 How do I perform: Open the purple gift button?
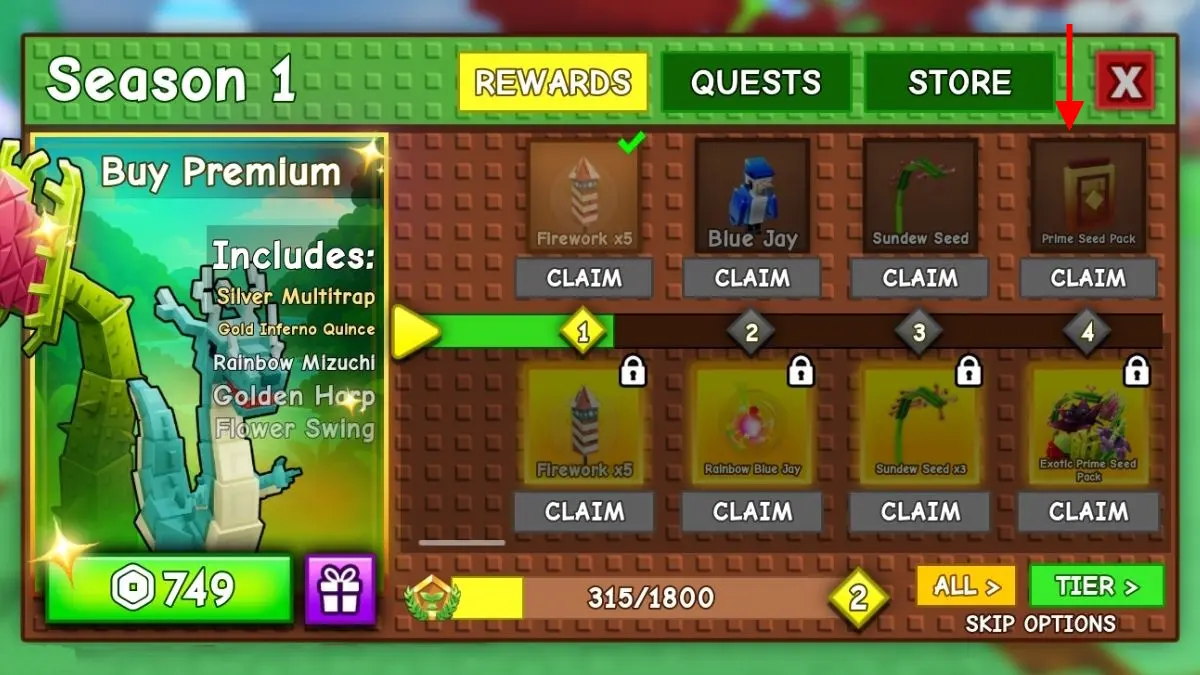(340, 590)
